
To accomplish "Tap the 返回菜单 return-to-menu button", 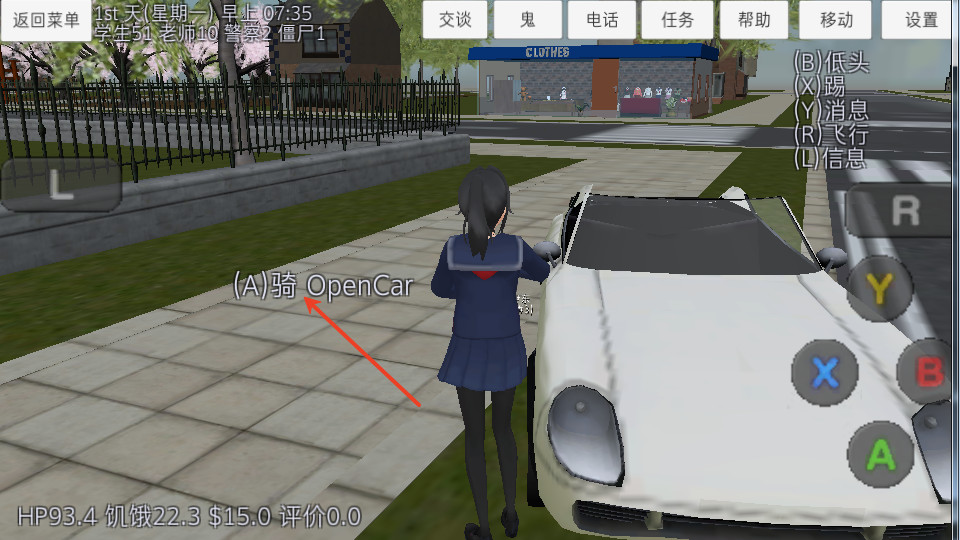I will pos(46,20).
